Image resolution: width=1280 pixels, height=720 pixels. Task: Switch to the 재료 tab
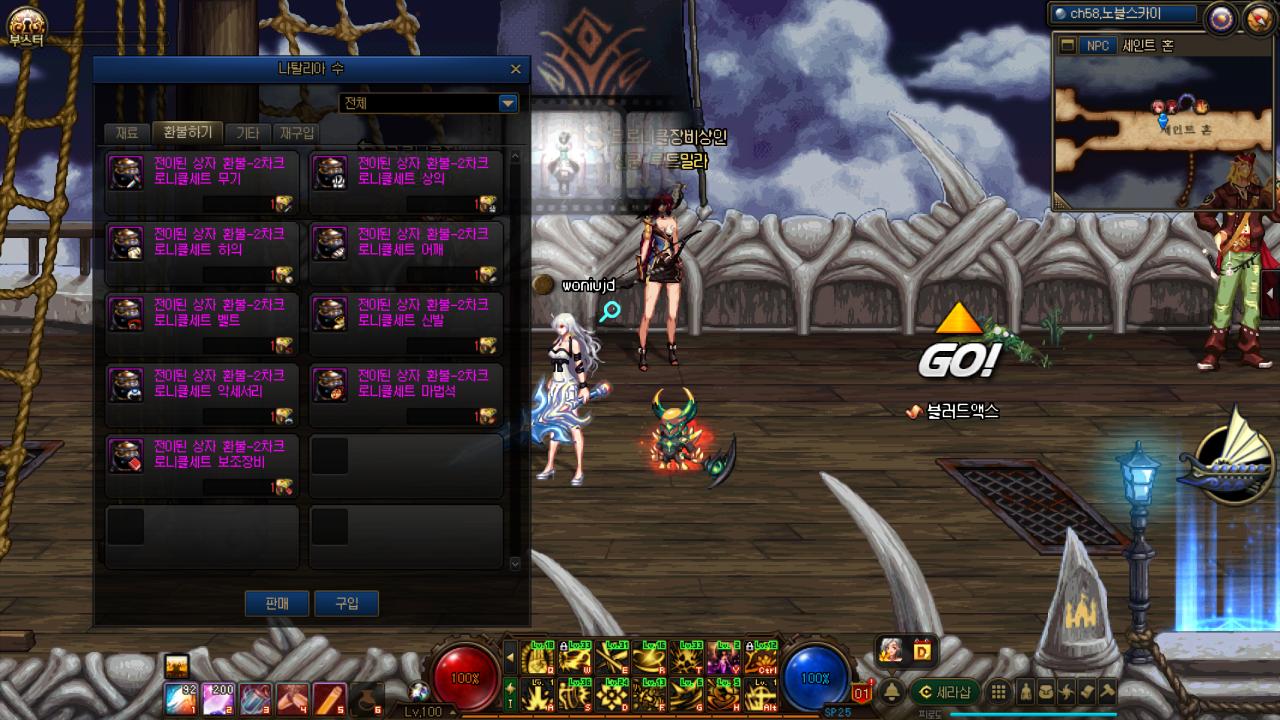127,133
